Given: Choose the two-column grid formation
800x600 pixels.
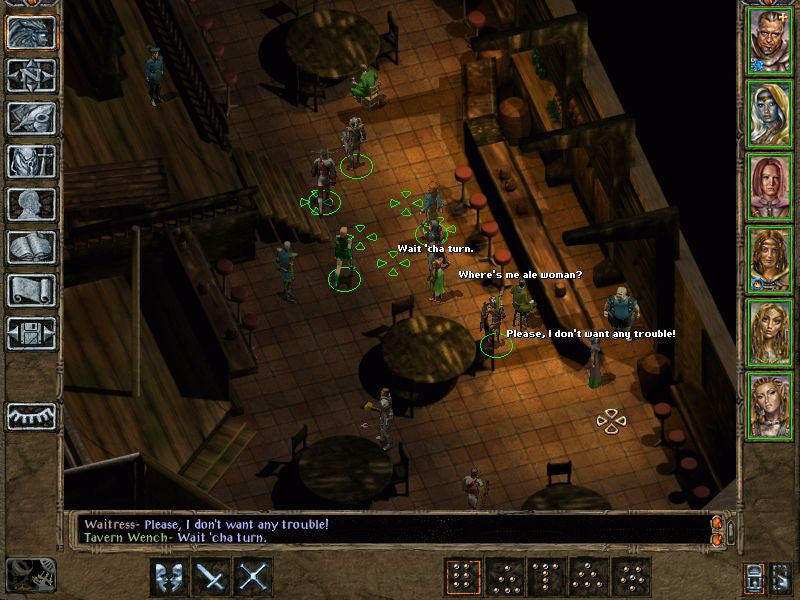Looking at the screenshot, I should tap(461, 577).
